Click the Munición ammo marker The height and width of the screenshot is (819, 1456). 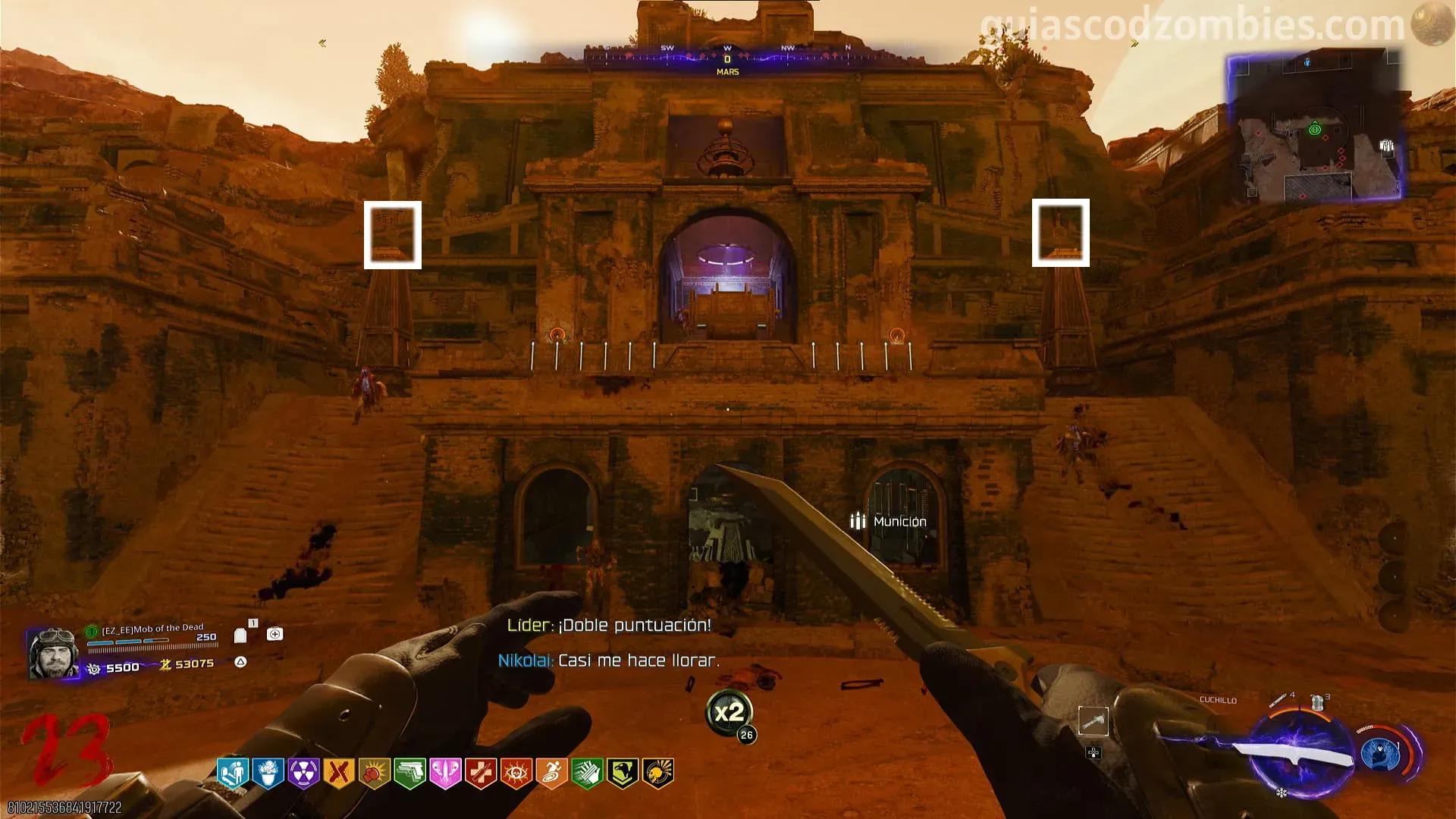[889, 521]
